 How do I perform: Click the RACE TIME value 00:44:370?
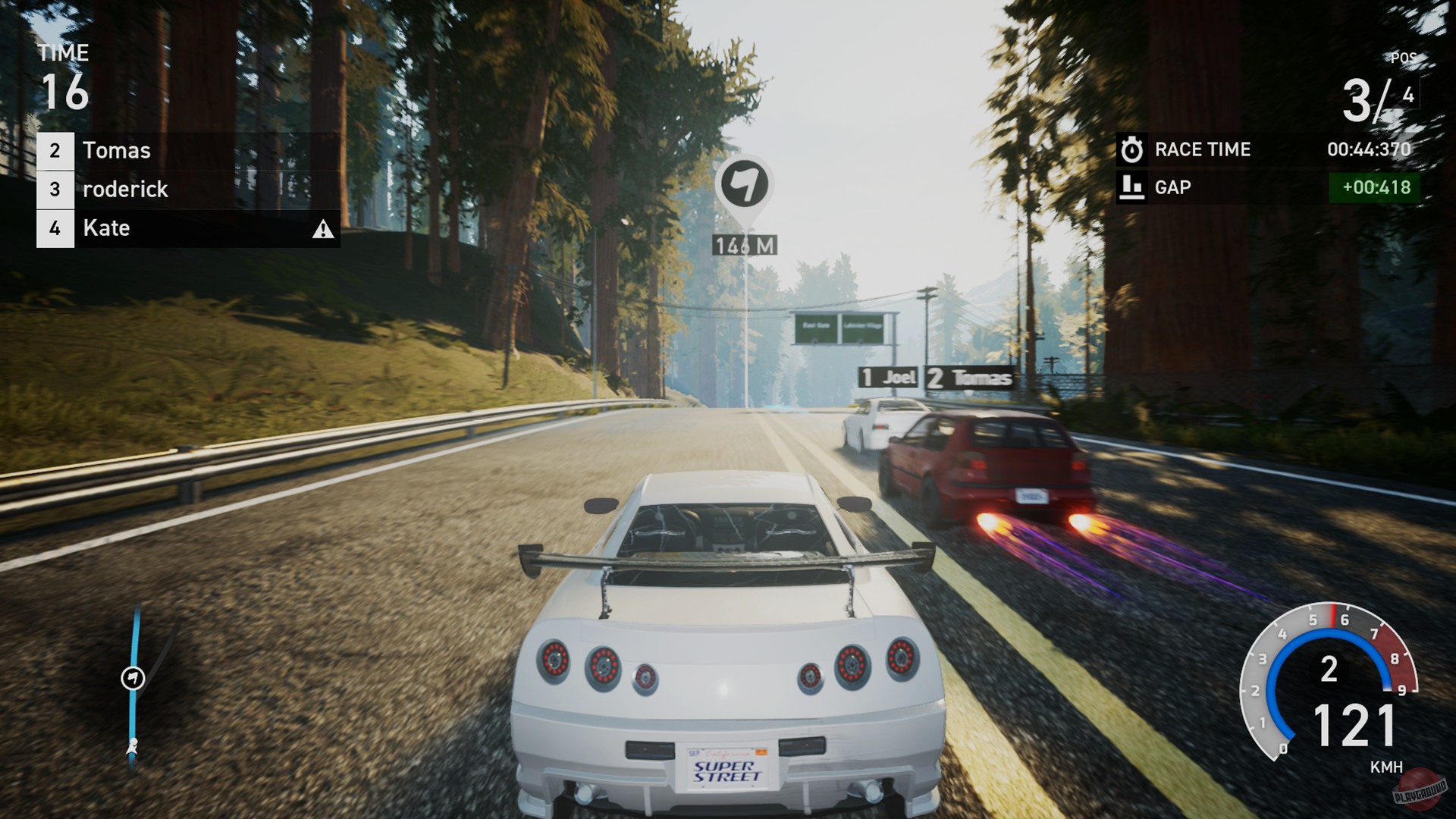(1370, 149)
